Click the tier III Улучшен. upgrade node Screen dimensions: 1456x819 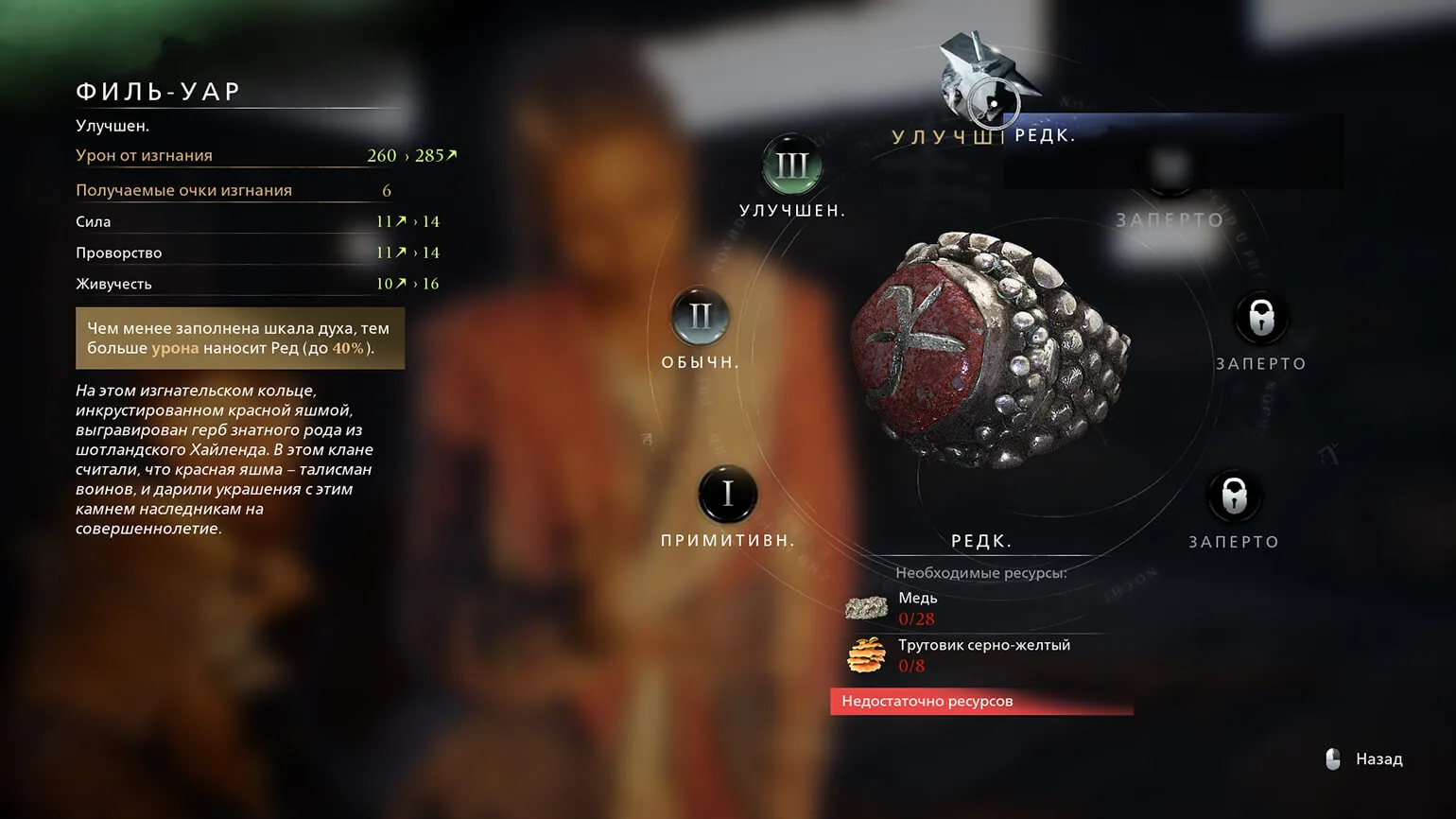point(792,166)
